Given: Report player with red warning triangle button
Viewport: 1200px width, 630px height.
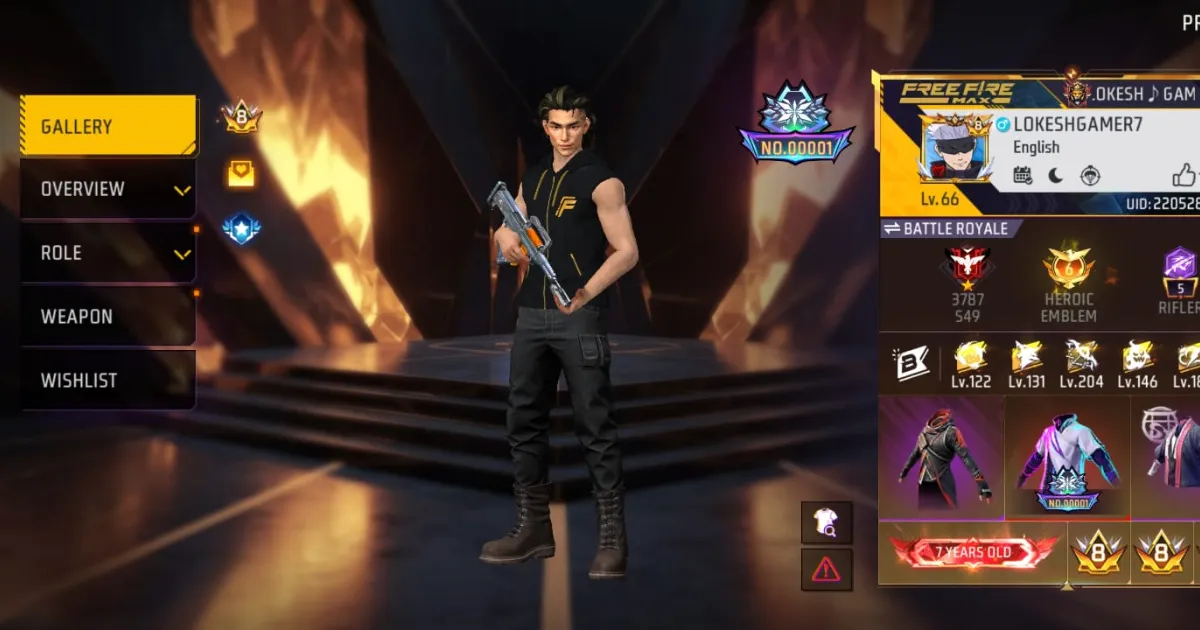Looking at the screenshot, I should 826,569.
